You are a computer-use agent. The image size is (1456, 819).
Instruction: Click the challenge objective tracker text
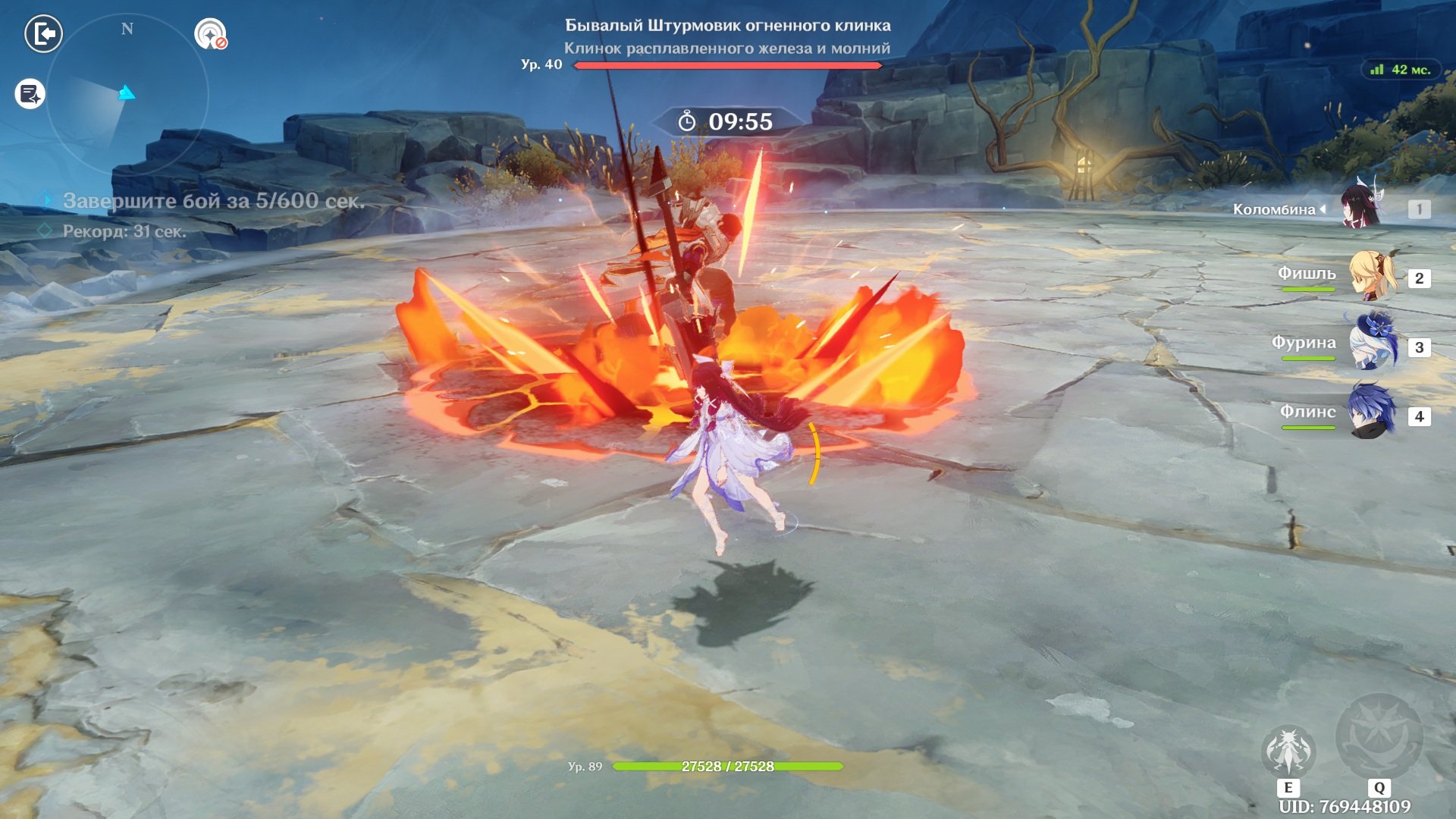213,201
